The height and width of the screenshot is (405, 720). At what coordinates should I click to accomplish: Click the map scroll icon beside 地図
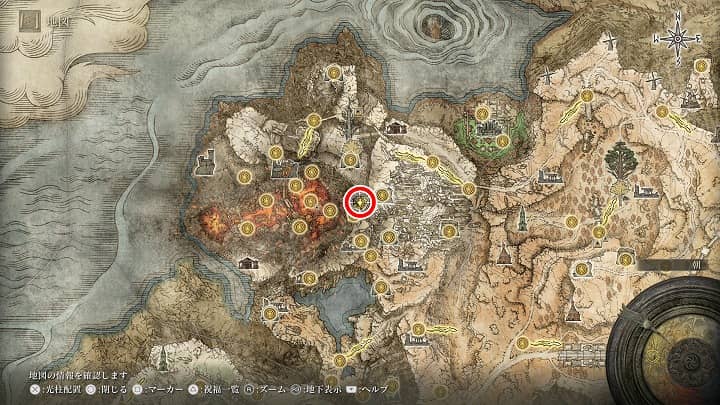pyautogui.click(x=16, y=17)
